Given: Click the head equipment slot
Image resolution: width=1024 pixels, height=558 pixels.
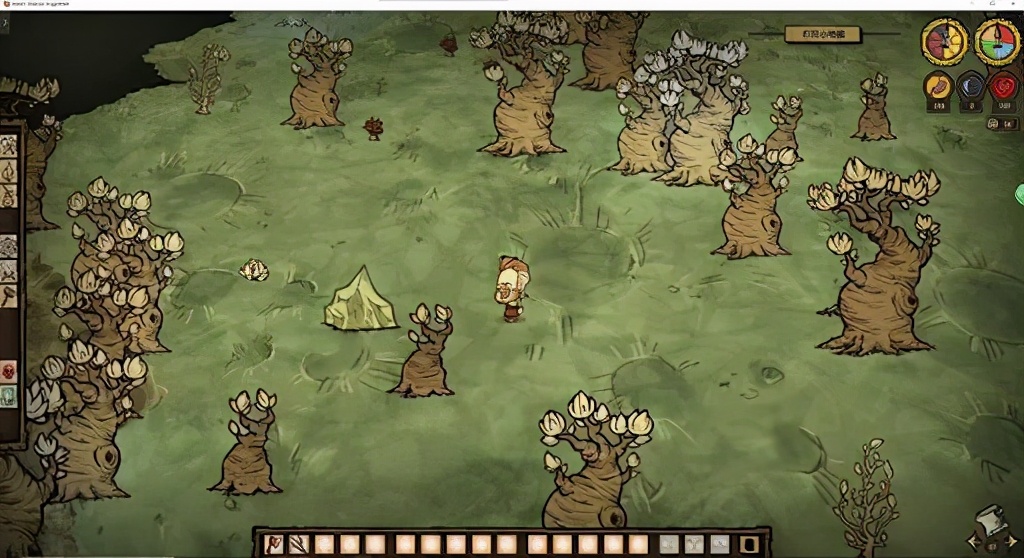Looking at the screenshot, I should 720,545.
